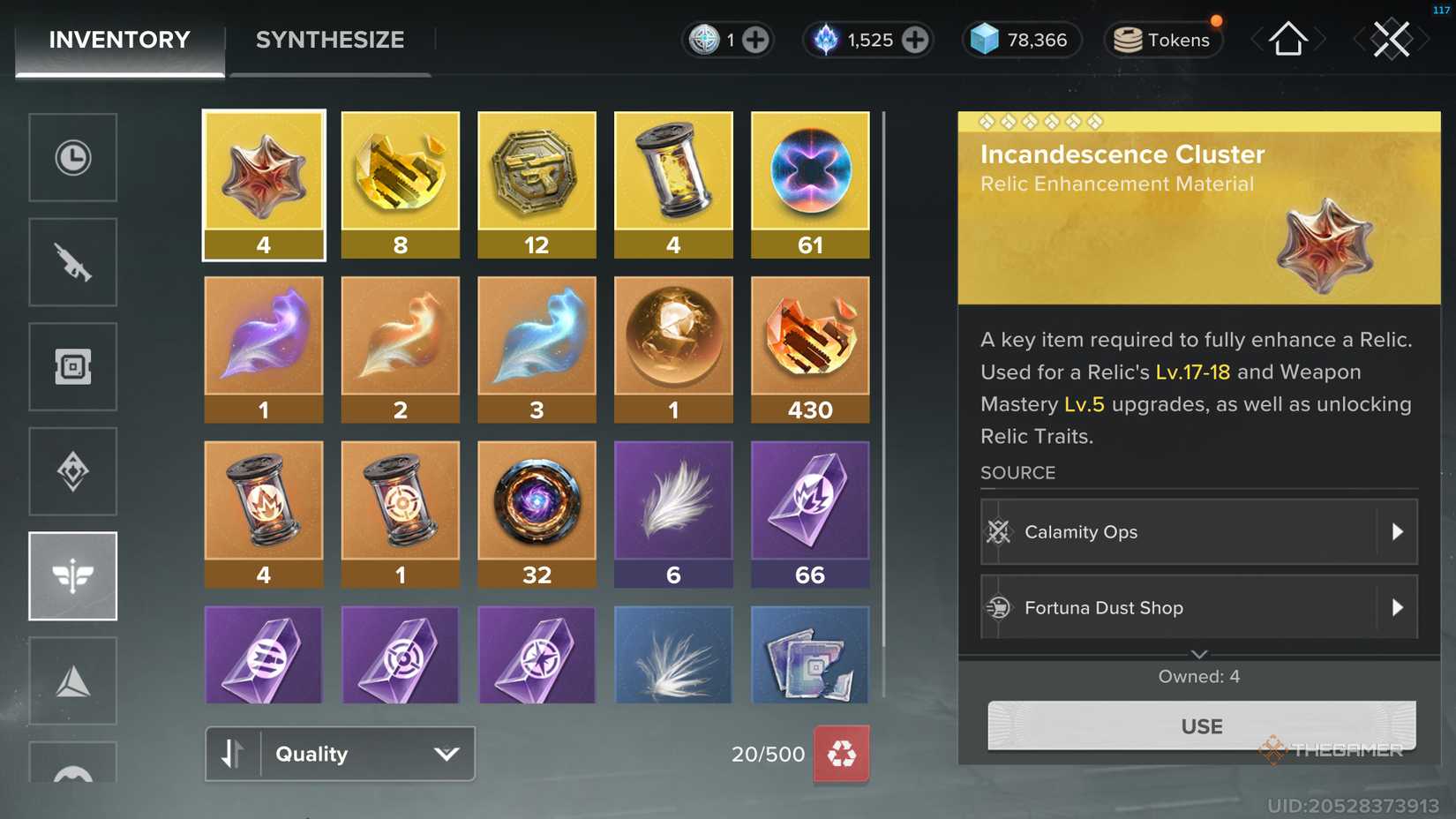Screen dimensions: 1456x819
Task: Open the Quality sorting dropdown
Action: (362, 754)
